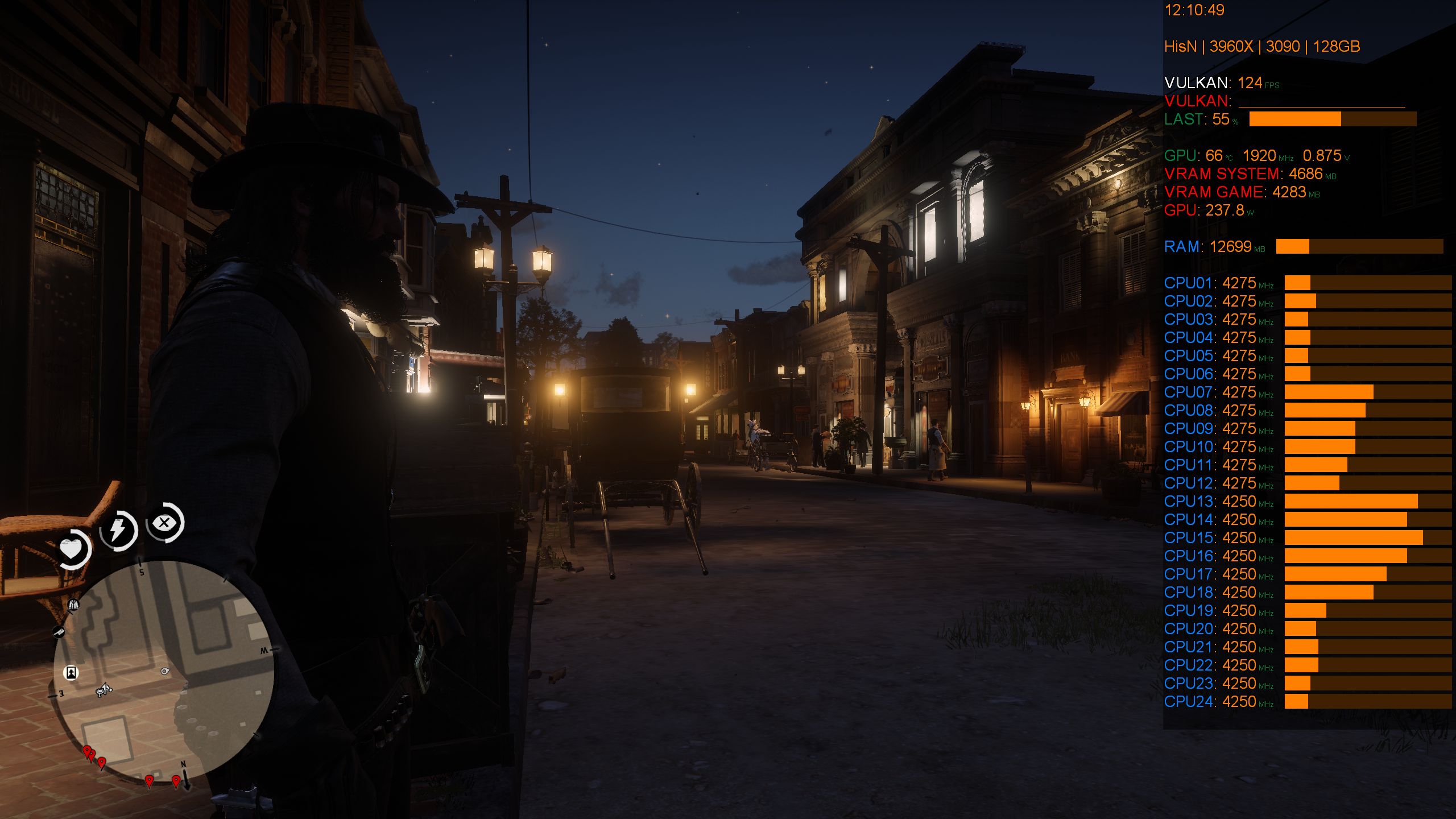Click the CPU01 frequency label
The image size is (1456, 819).
point(1189,283)
